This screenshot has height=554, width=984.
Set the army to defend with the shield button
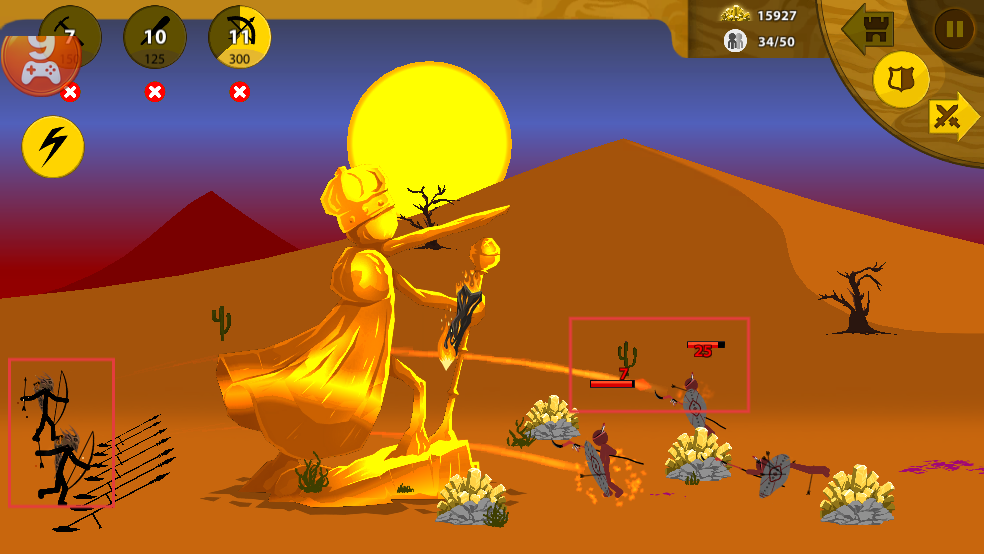[901, 80]
